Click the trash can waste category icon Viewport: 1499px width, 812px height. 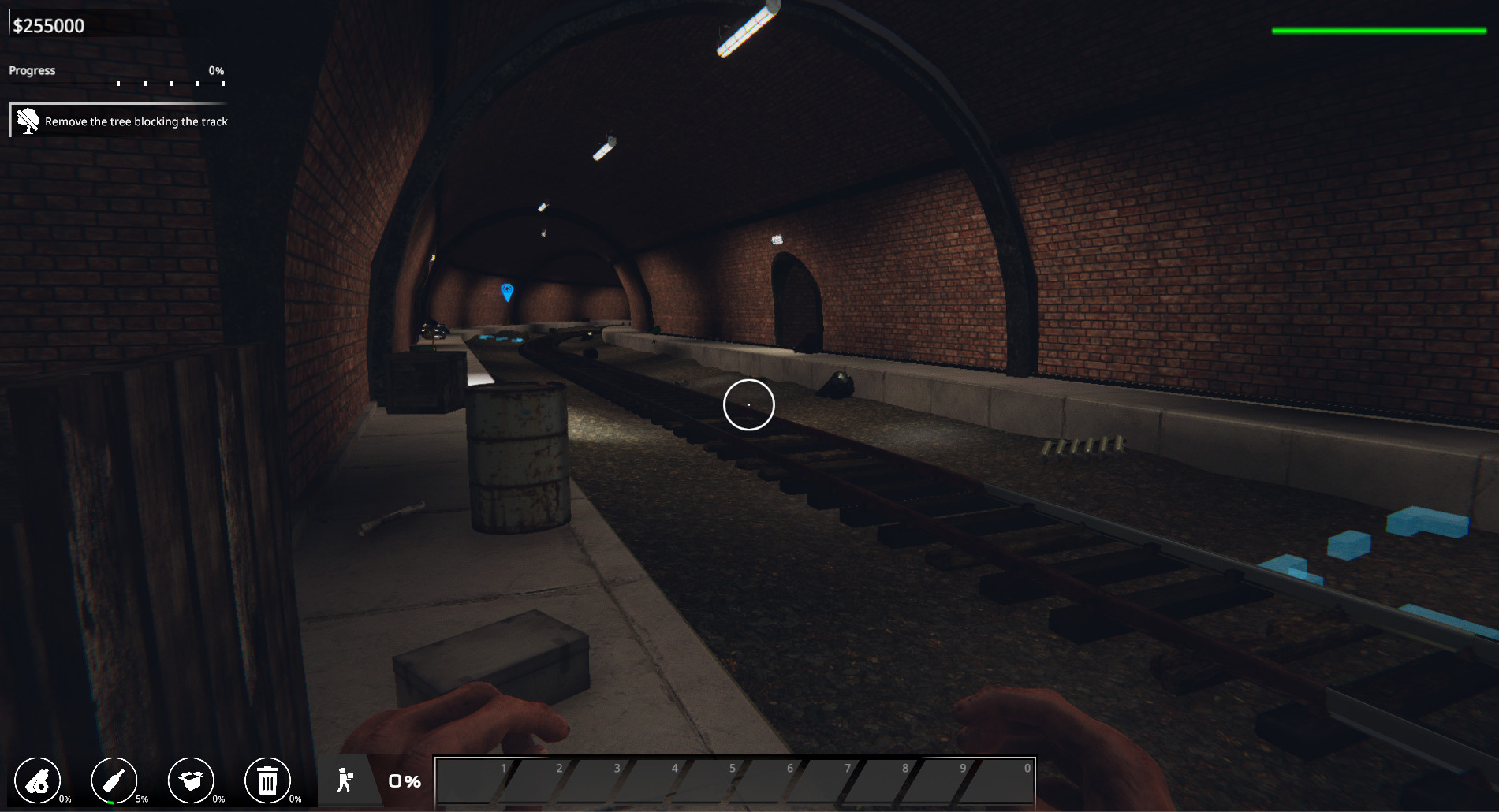pyautogui.click(x=268, y=780)
